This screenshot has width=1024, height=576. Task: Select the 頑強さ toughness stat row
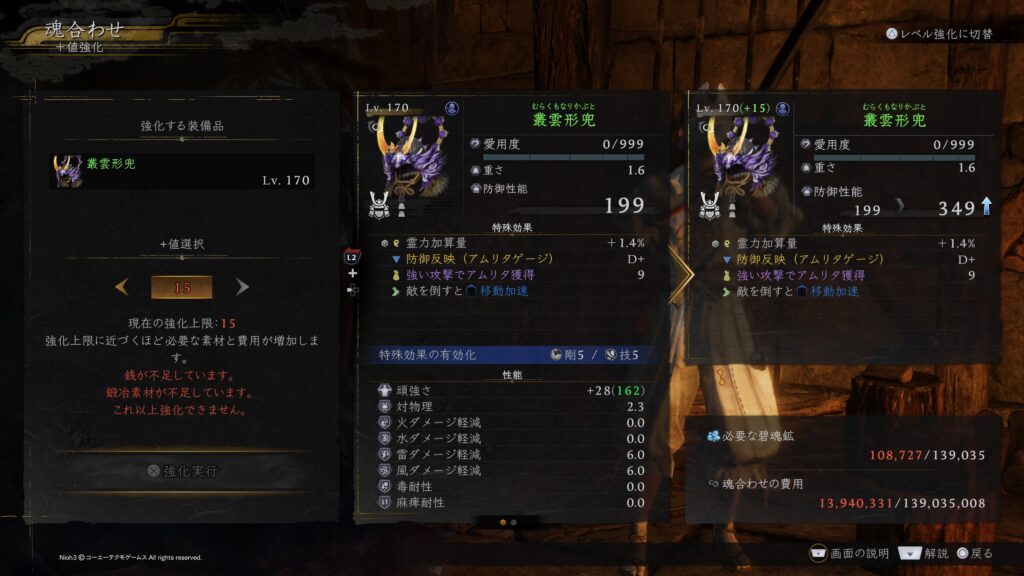(512, 390)
